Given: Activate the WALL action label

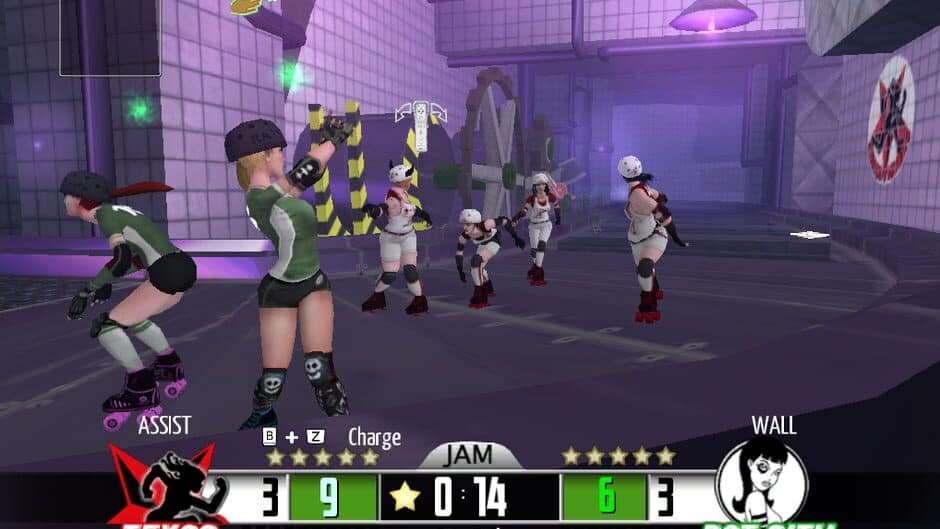Looking at the screenshot, I should (774, 426).
